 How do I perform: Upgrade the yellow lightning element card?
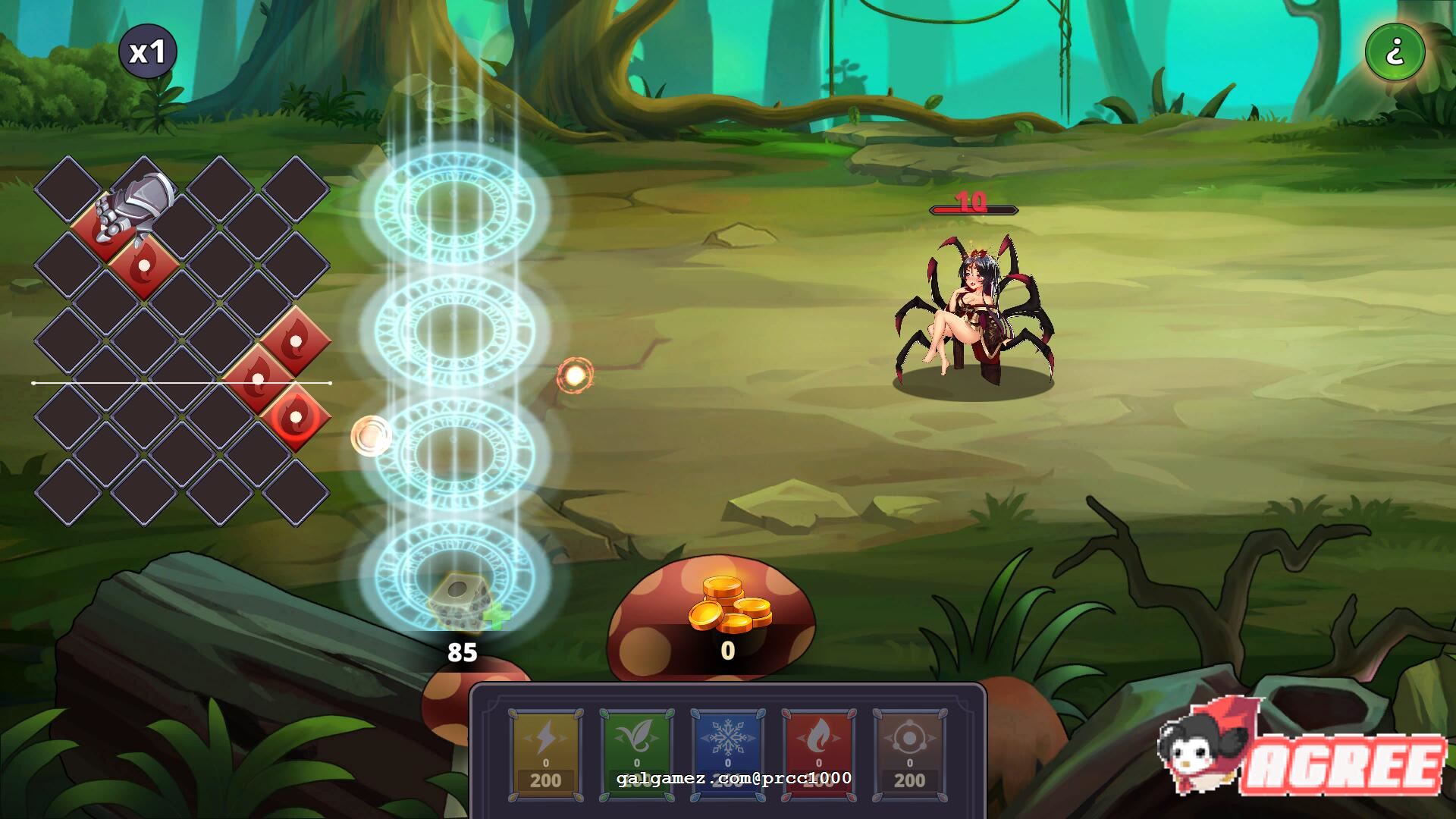click(x=545, y=755)
